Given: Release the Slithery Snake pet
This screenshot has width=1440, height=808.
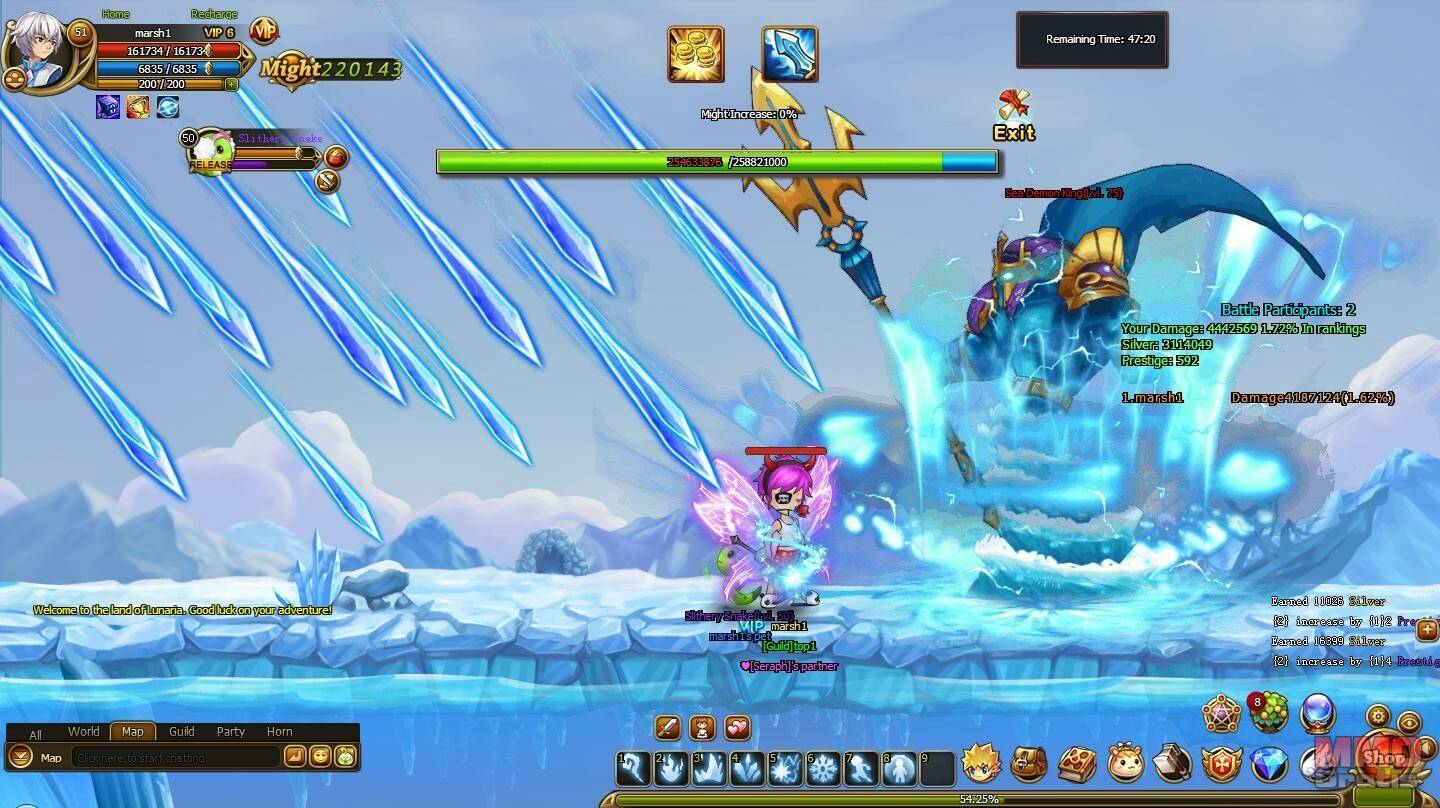Looking at the screenshot, I should pyautogui.click(x=211, y=165).
